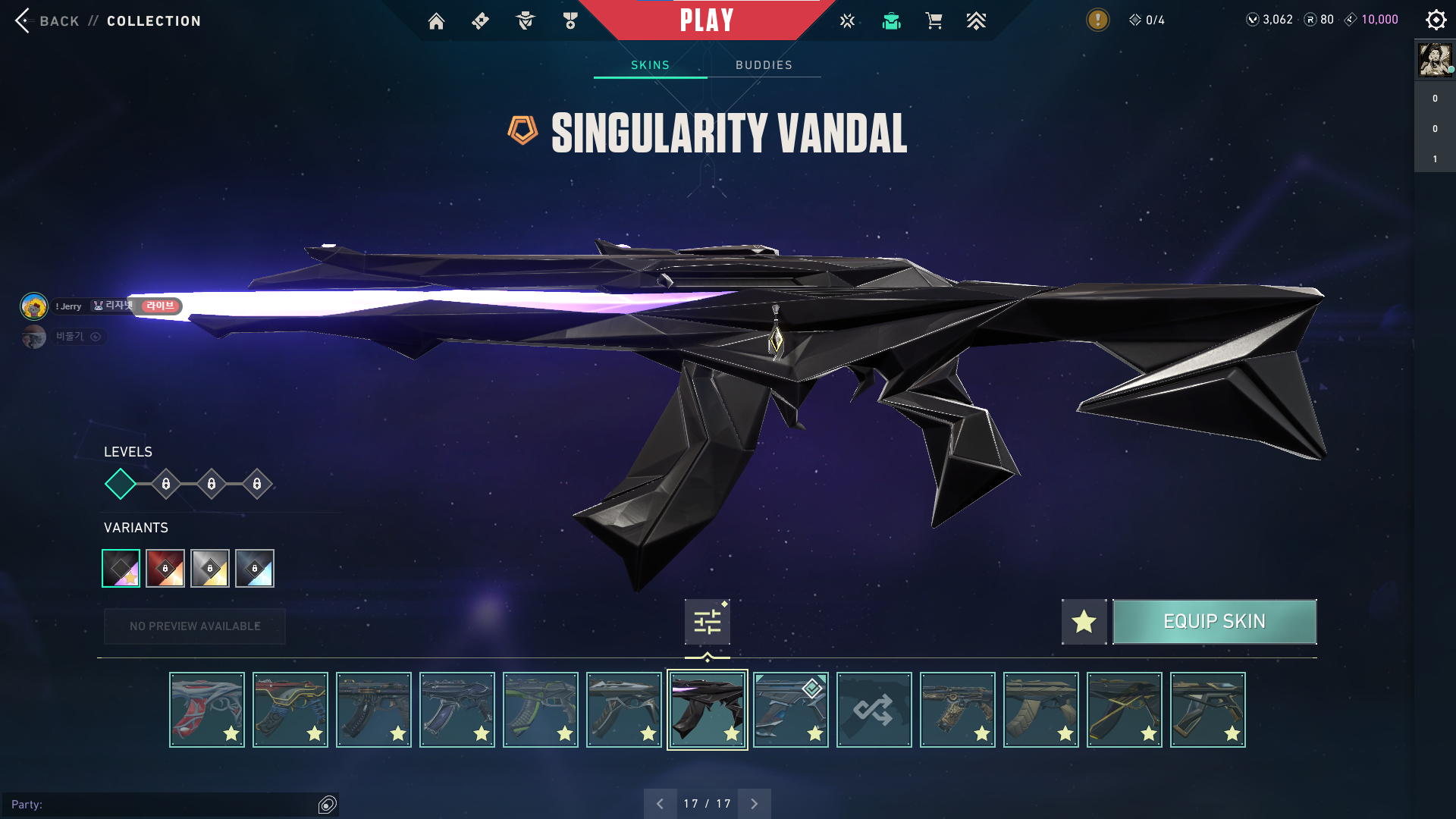This screenshot has height=819, width=1456.
Task: Favorite this skin with the star button
Action: (1084, 622)
